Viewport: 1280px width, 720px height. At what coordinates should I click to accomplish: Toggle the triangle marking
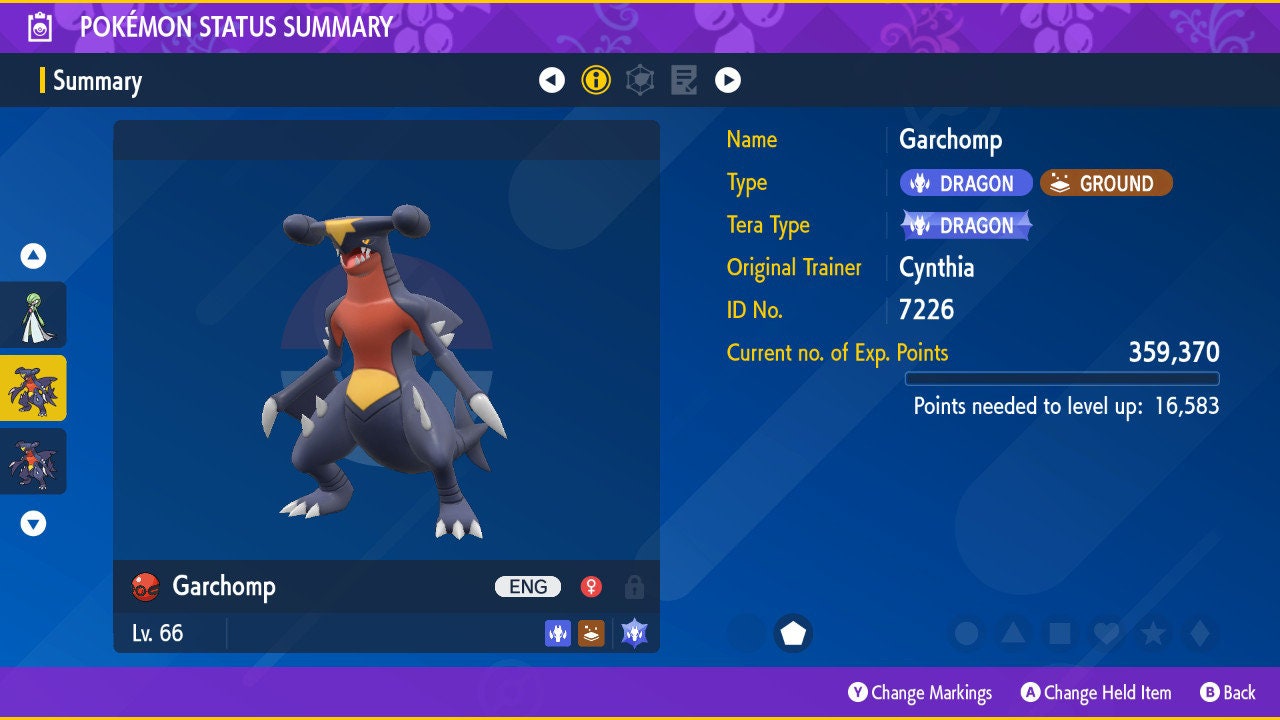[1013, 633]
